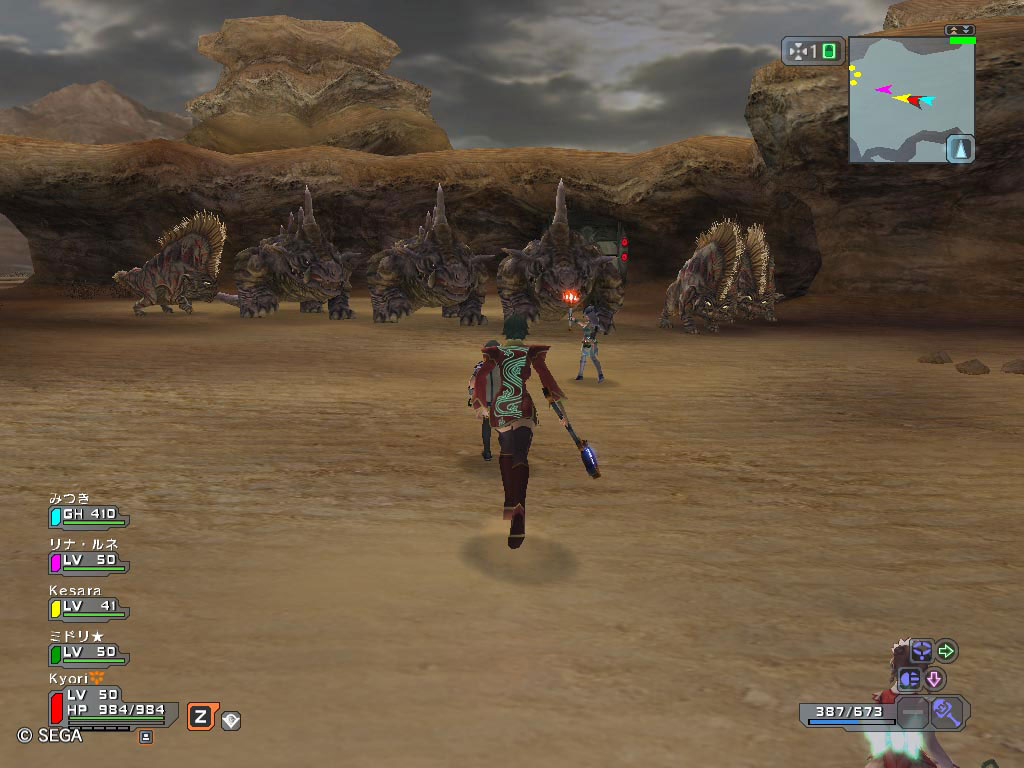The width and height of the screenshot is (1024, 768).
Task: Click the minimap in the corner
Action: 910,98
